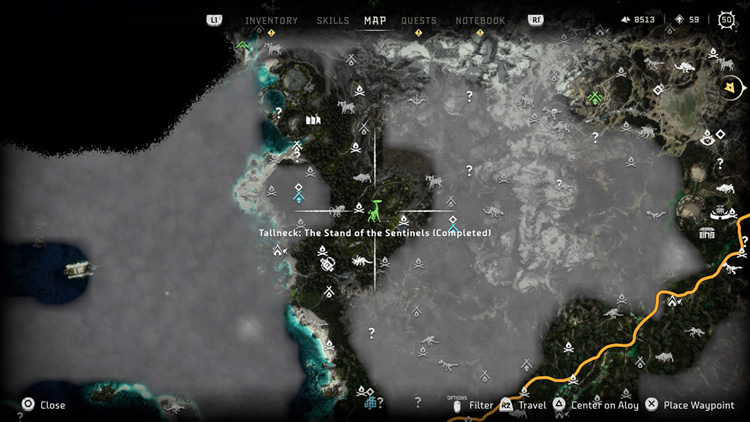Go to the Quests tab
Image resolution: width=750 pixels, height=422 pixels.
418,20
